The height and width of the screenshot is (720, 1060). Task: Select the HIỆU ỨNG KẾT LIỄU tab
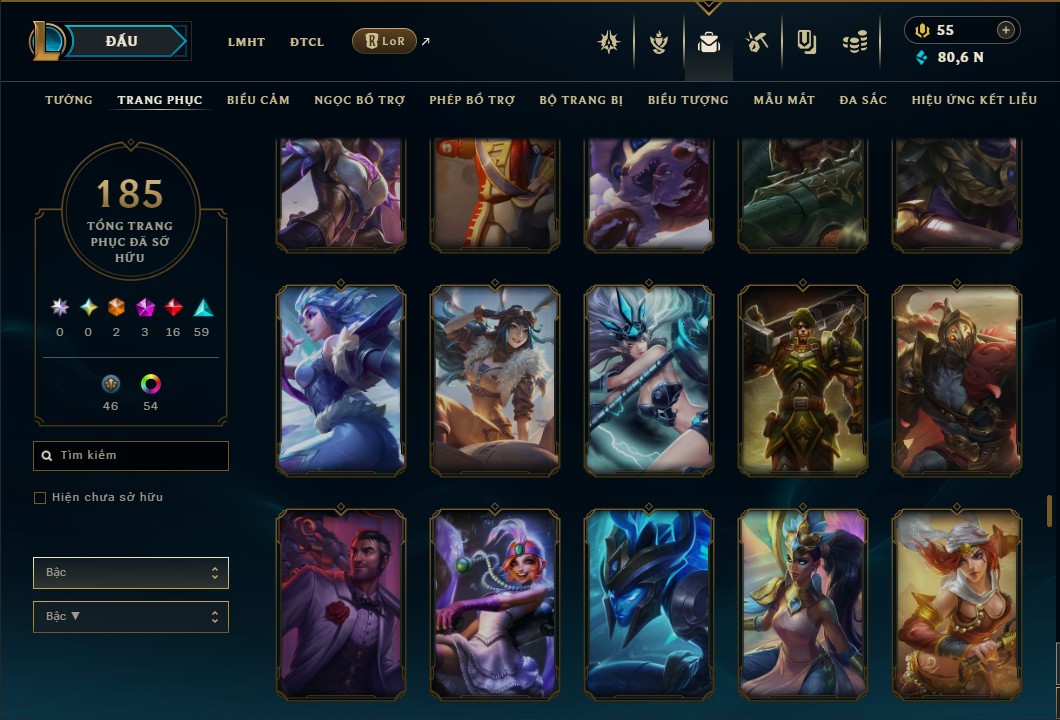[x=975, y=100]
